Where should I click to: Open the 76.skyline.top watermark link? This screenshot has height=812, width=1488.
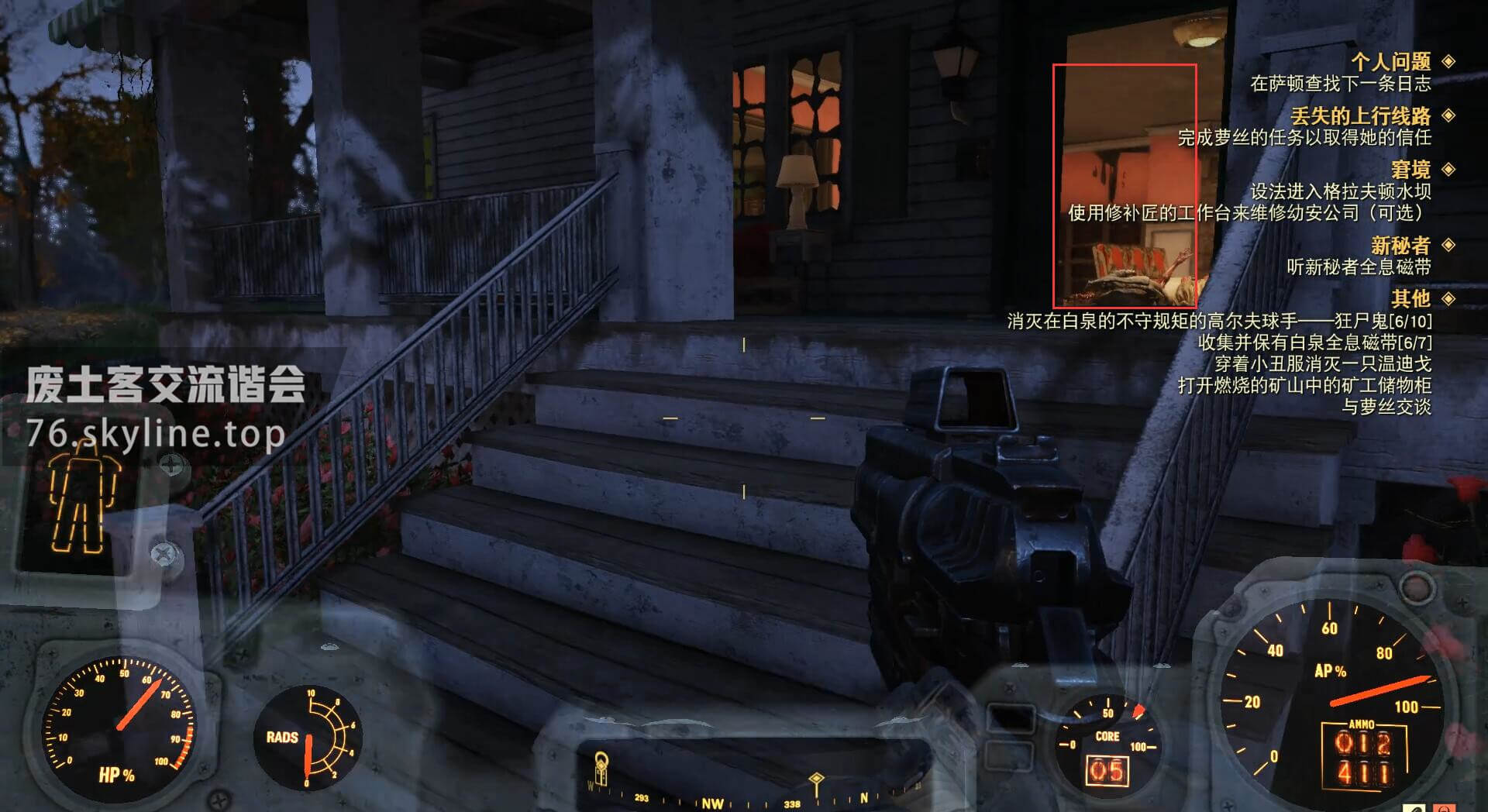(x=155, y=434)
